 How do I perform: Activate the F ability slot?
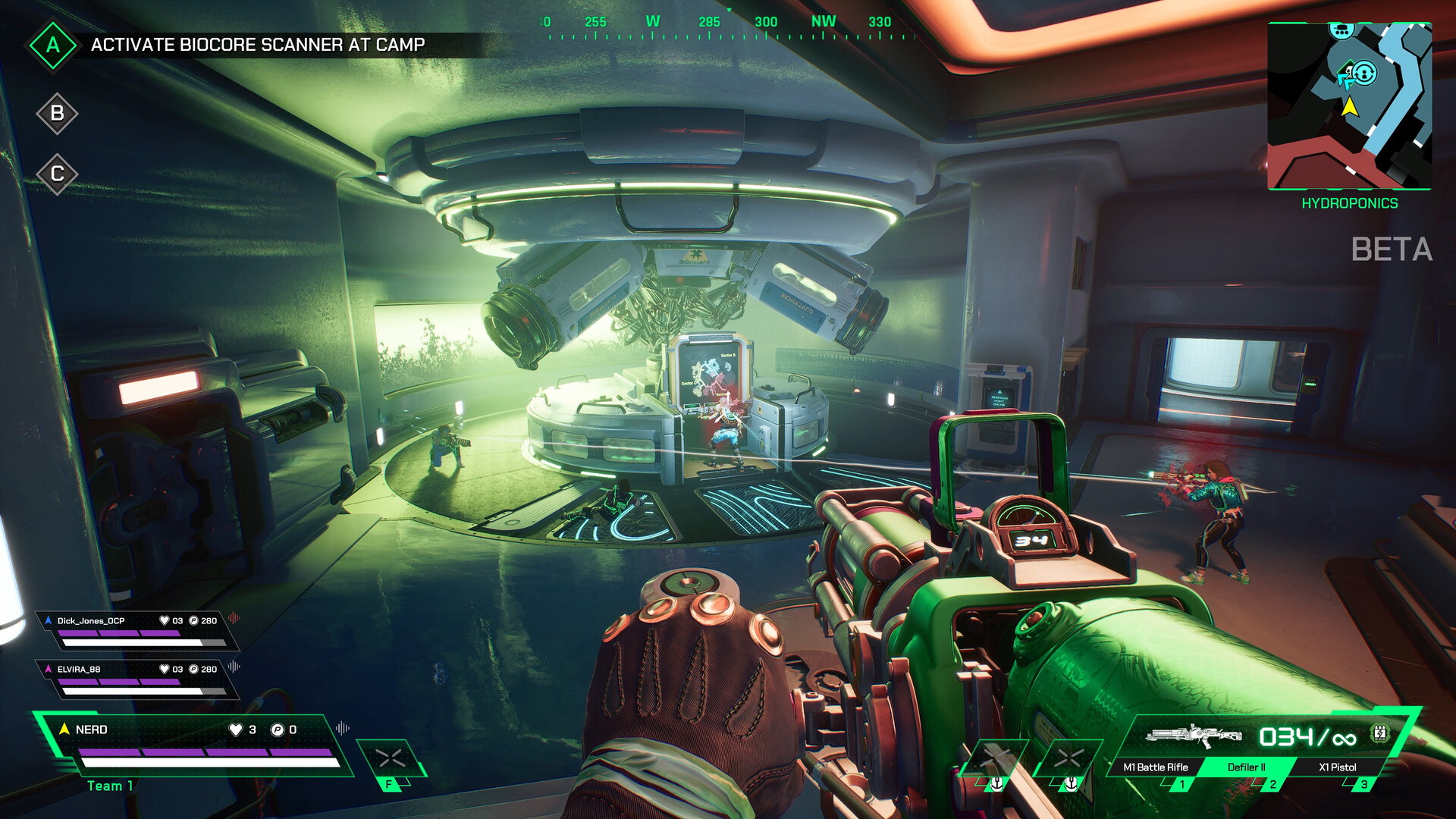point(391,761)
